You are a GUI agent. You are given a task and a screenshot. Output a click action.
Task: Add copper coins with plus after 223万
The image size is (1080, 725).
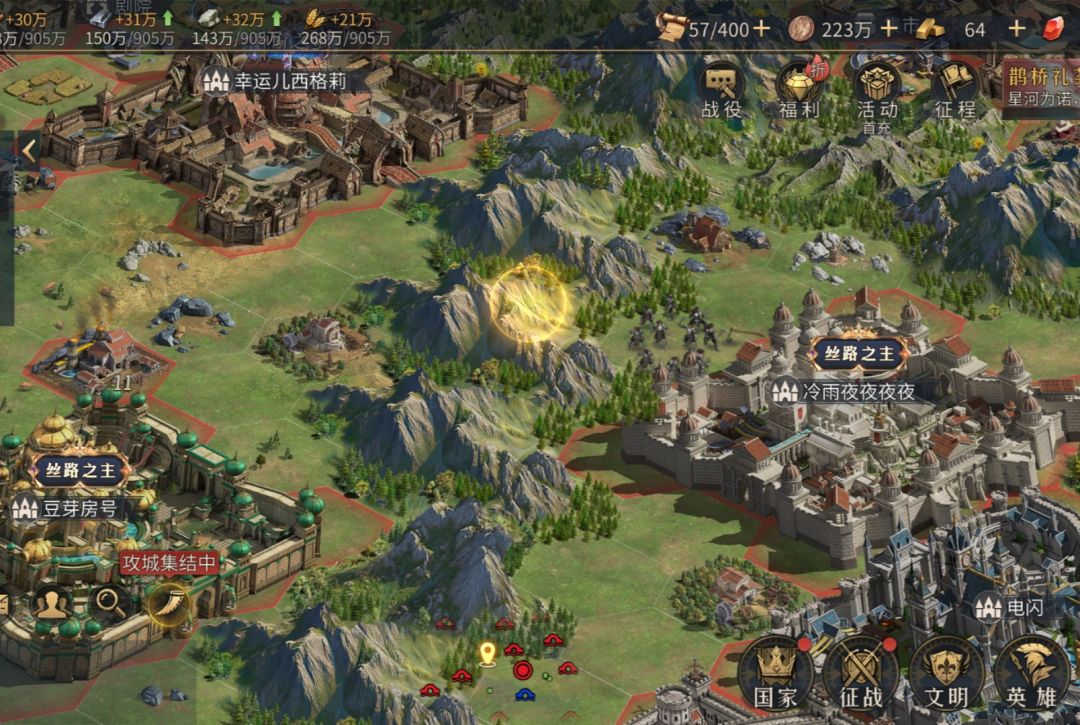888,28
